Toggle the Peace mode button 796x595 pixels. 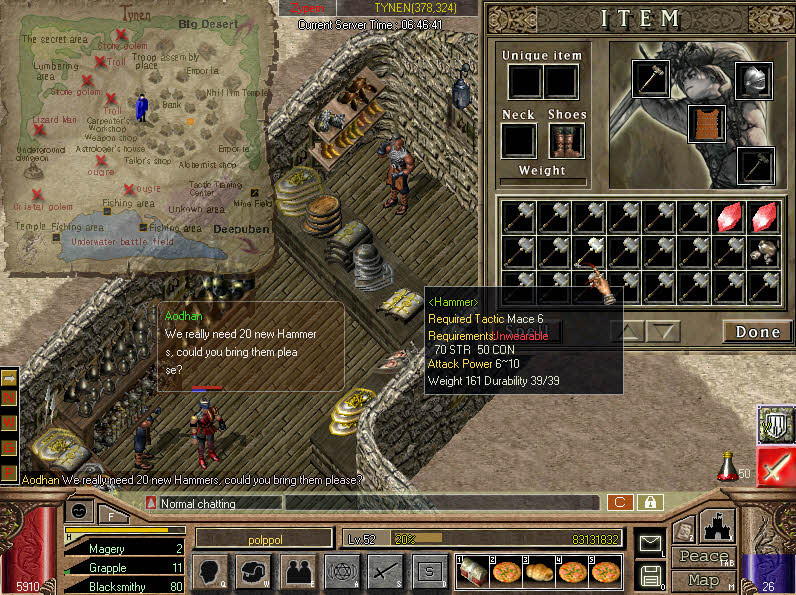[x=704, y=556]
